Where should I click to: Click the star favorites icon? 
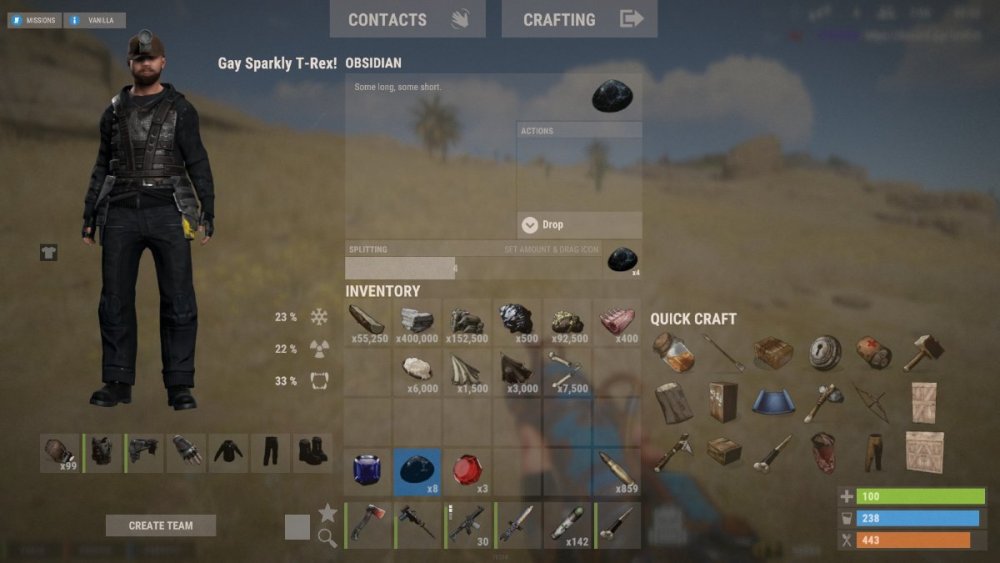(327, 513)
